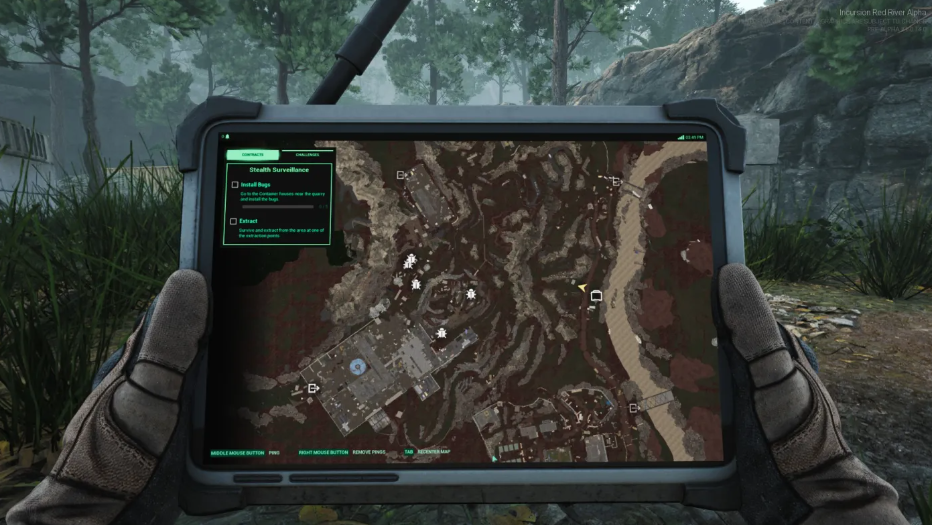Click the yellow player arrow on the map

pyautogui.click(x=581, y=287)
